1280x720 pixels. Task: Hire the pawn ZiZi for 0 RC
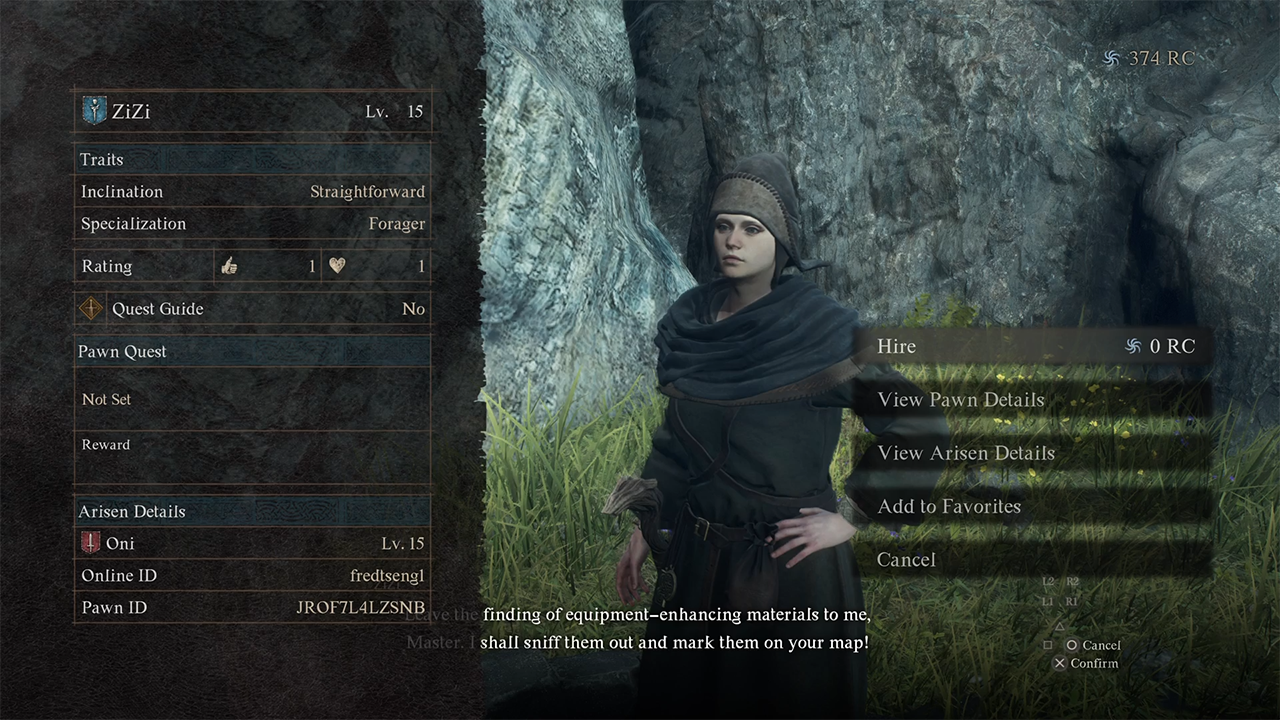(x=1030, y=346)
